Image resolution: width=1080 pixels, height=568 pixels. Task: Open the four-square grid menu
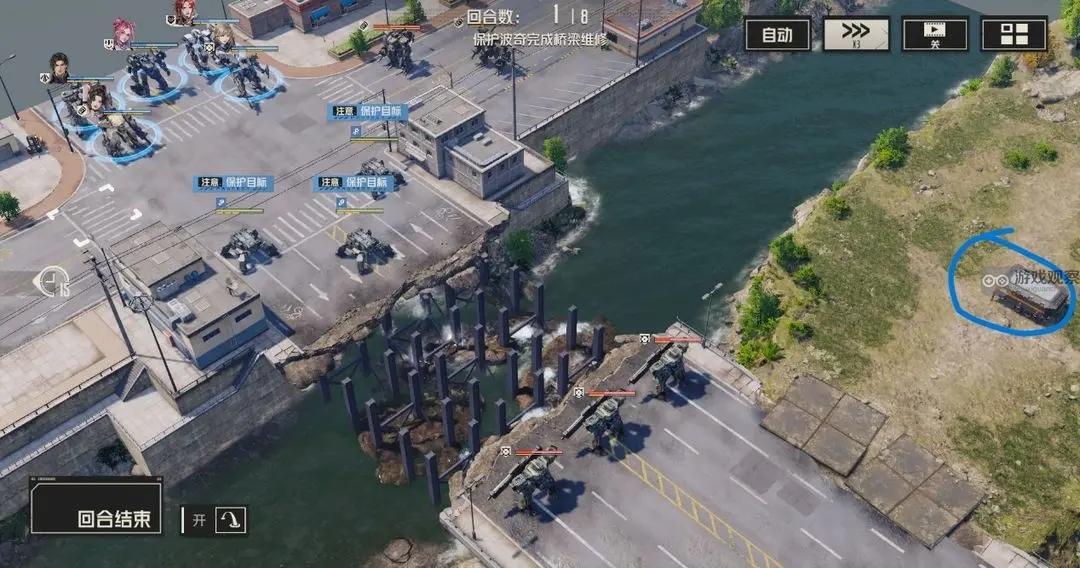pyautogui.click(x=1013, y=34)
